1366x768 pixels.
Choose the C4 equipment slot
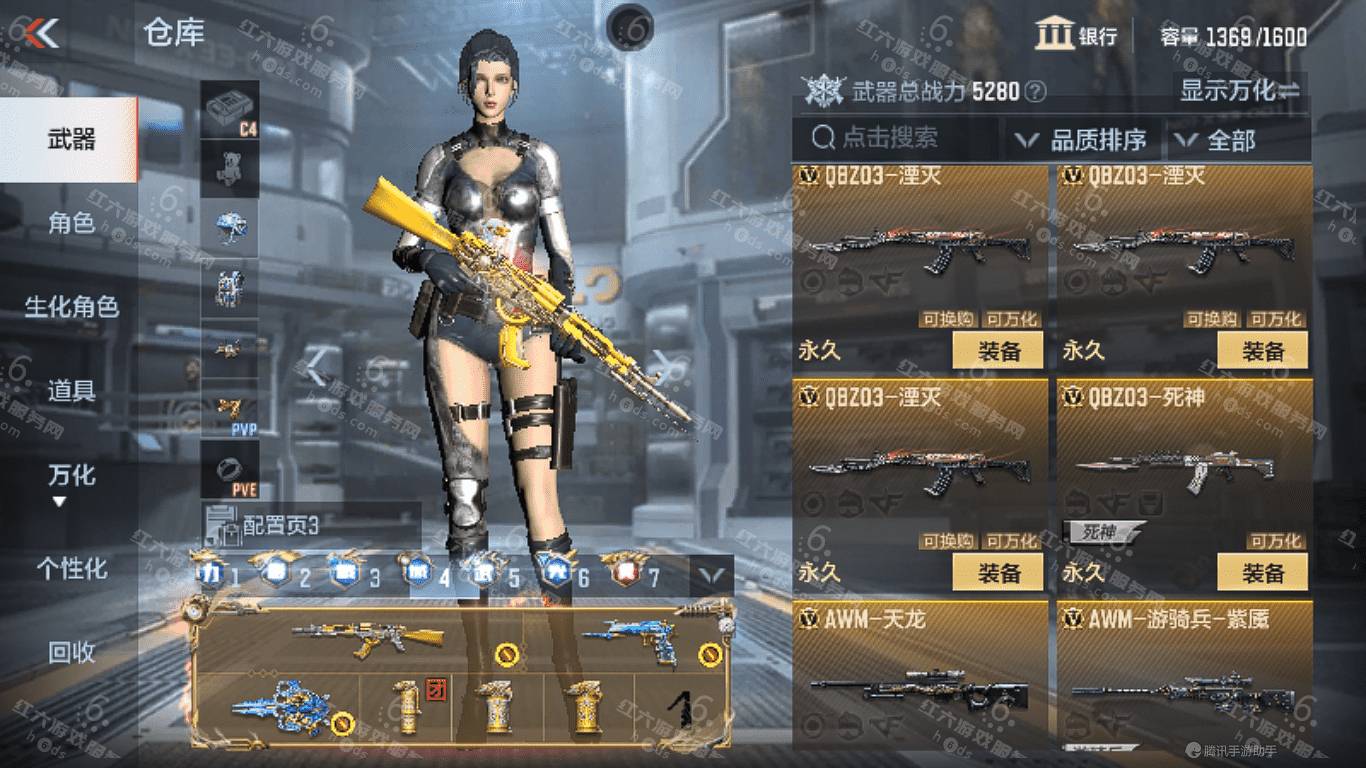point(230,110)
